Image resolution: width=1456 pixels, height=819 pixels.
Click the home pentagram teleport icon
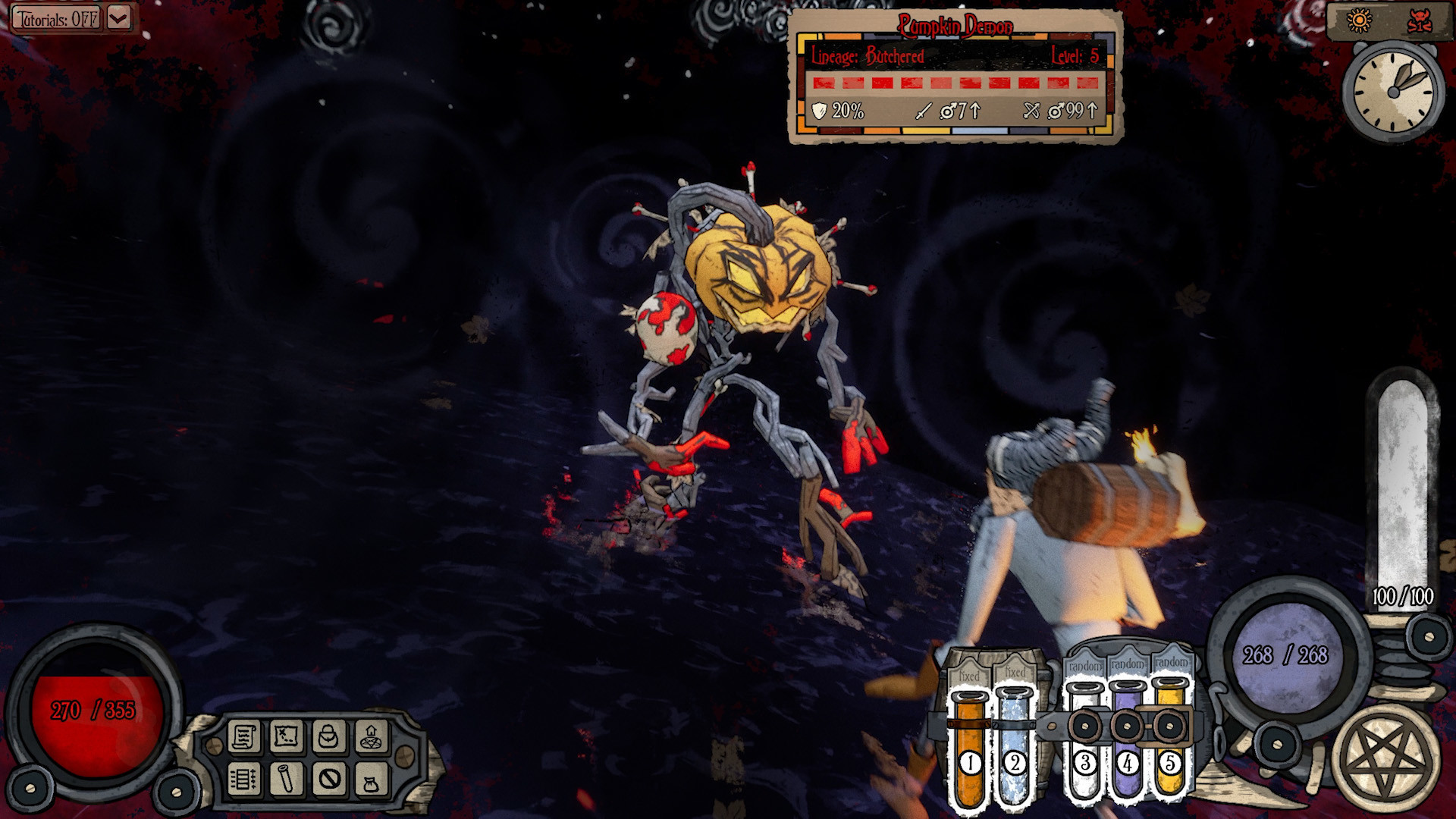(370, 737)
